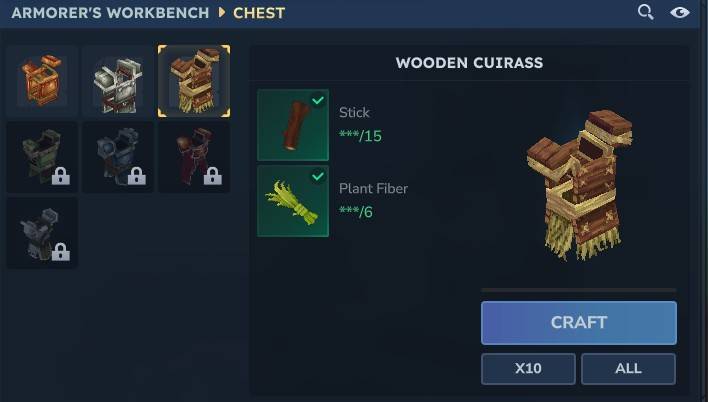
Task: Select the highlighted wooden cuirass recipe
Action: 194,81
